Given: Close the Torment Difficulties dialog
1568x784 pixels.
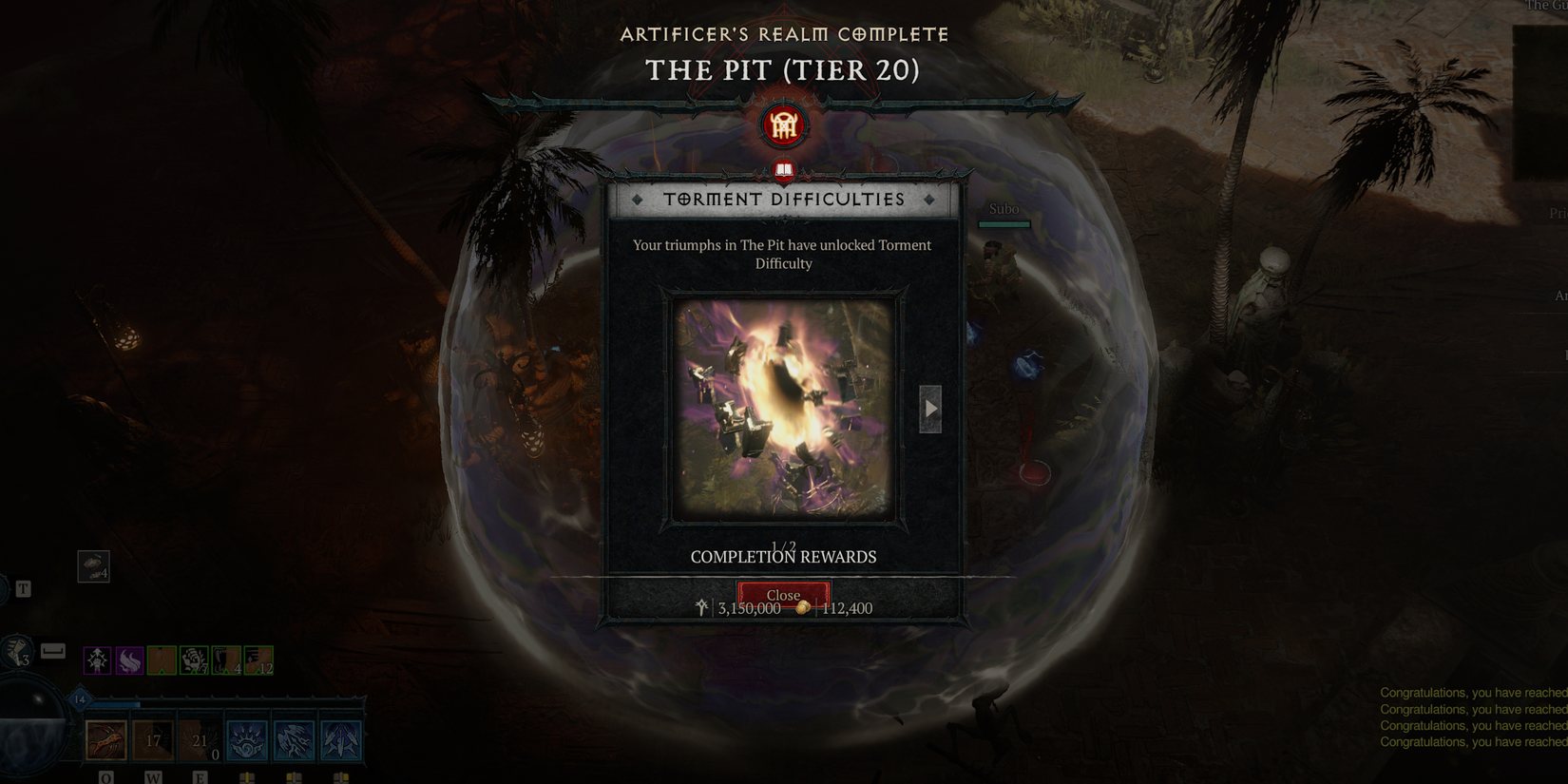Looking at the screenshot, I should (x=783, y=596).
